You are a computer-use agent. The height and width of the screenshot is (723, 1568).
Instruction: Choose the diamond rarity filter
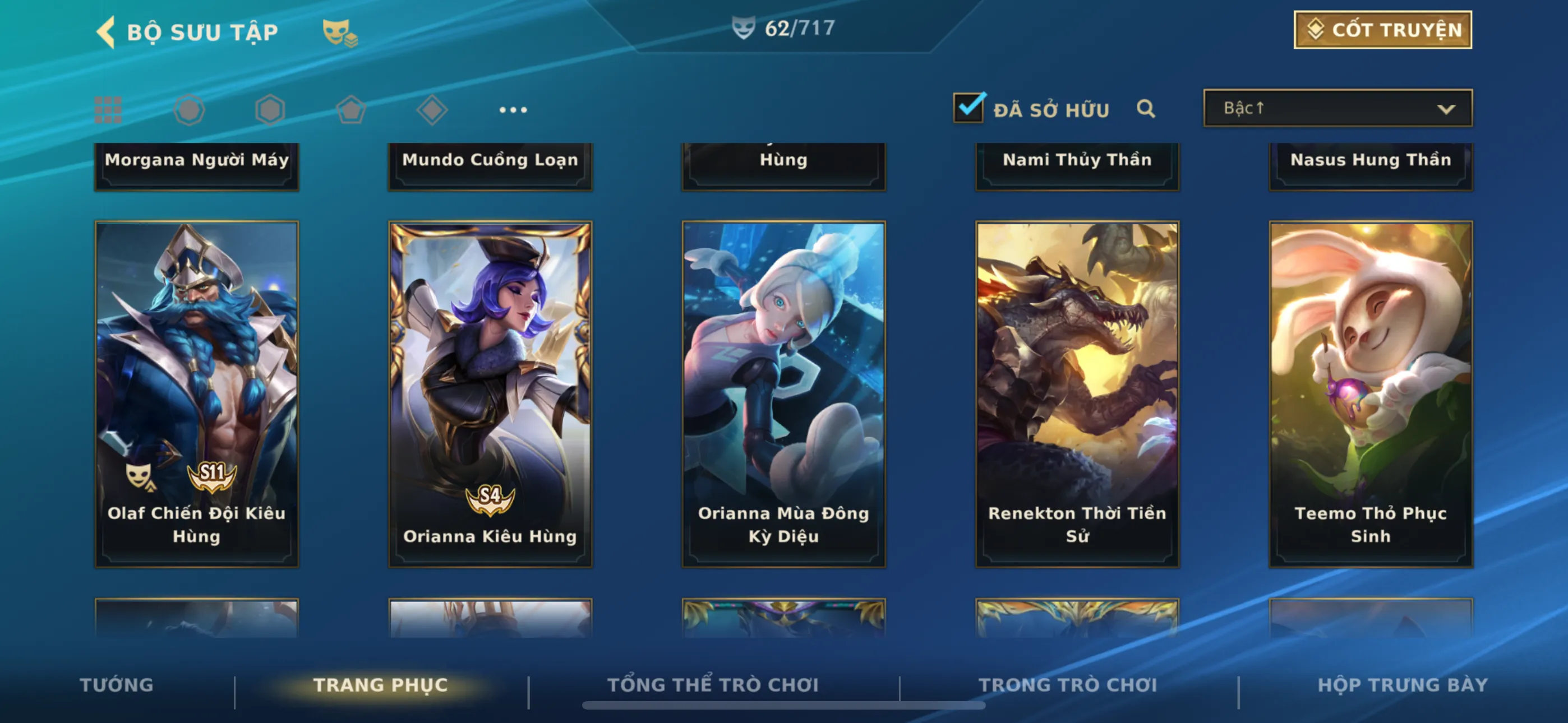pyautogui.click(x=432, y=110)
